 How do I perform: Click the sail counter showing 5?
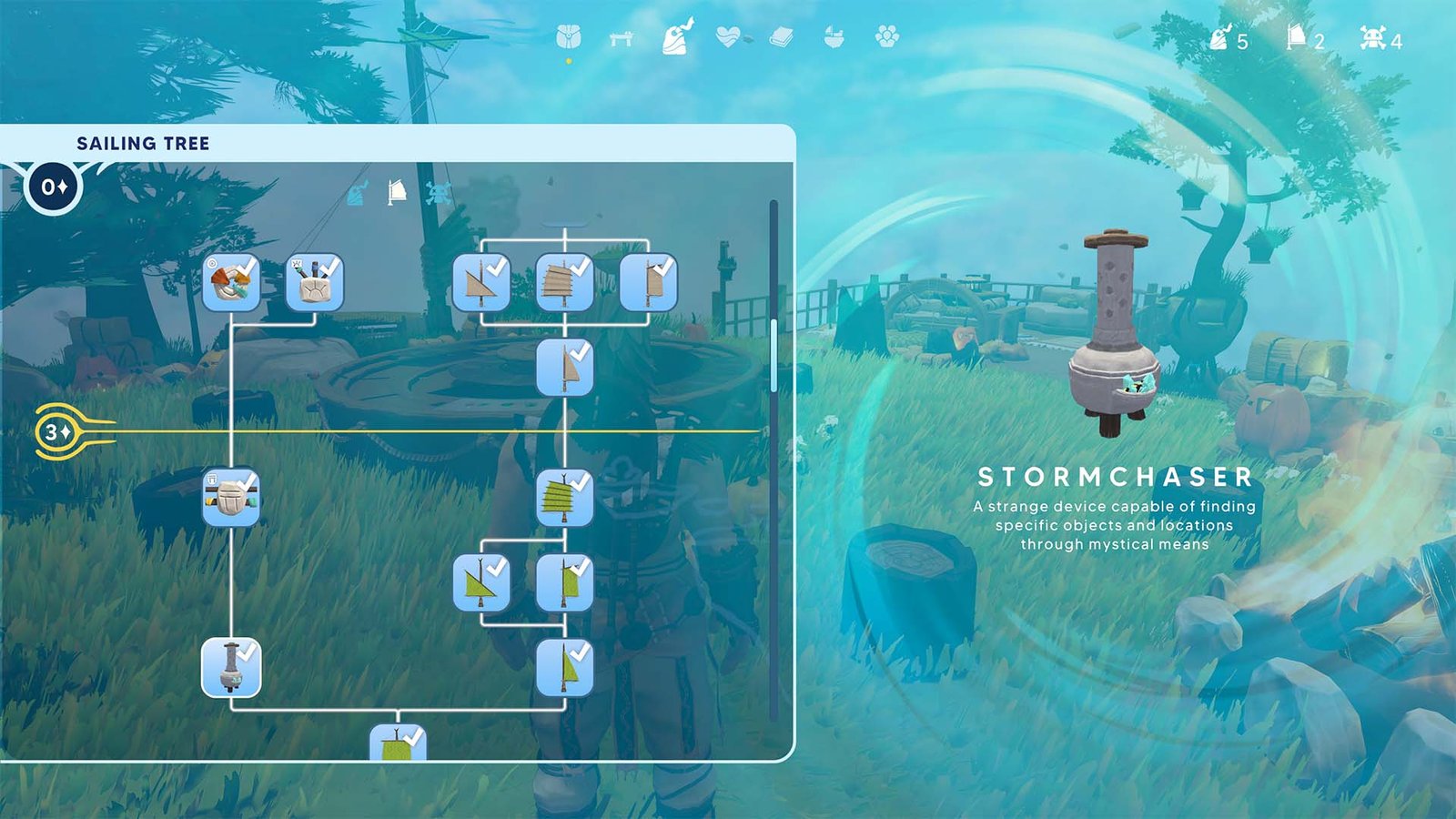(x=1224, y=40)
